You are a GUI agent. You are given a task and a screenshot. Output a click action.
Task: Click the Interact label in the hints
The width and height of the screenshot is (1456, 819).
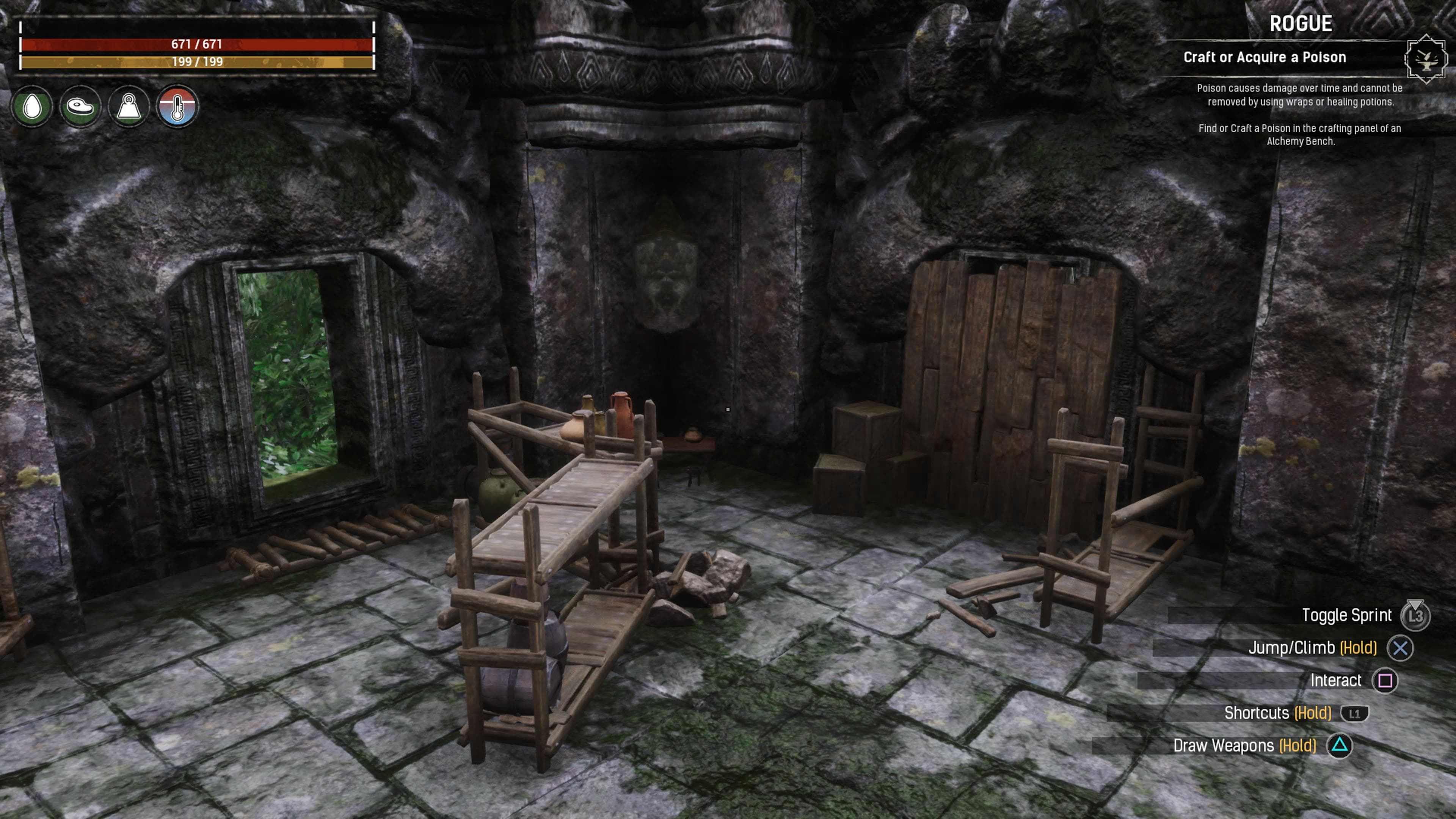tap(1336, 681)
